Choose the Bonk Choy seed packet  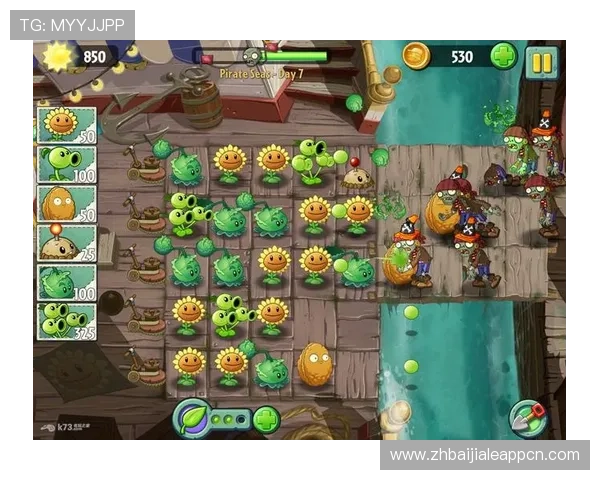tap(66, 282)
